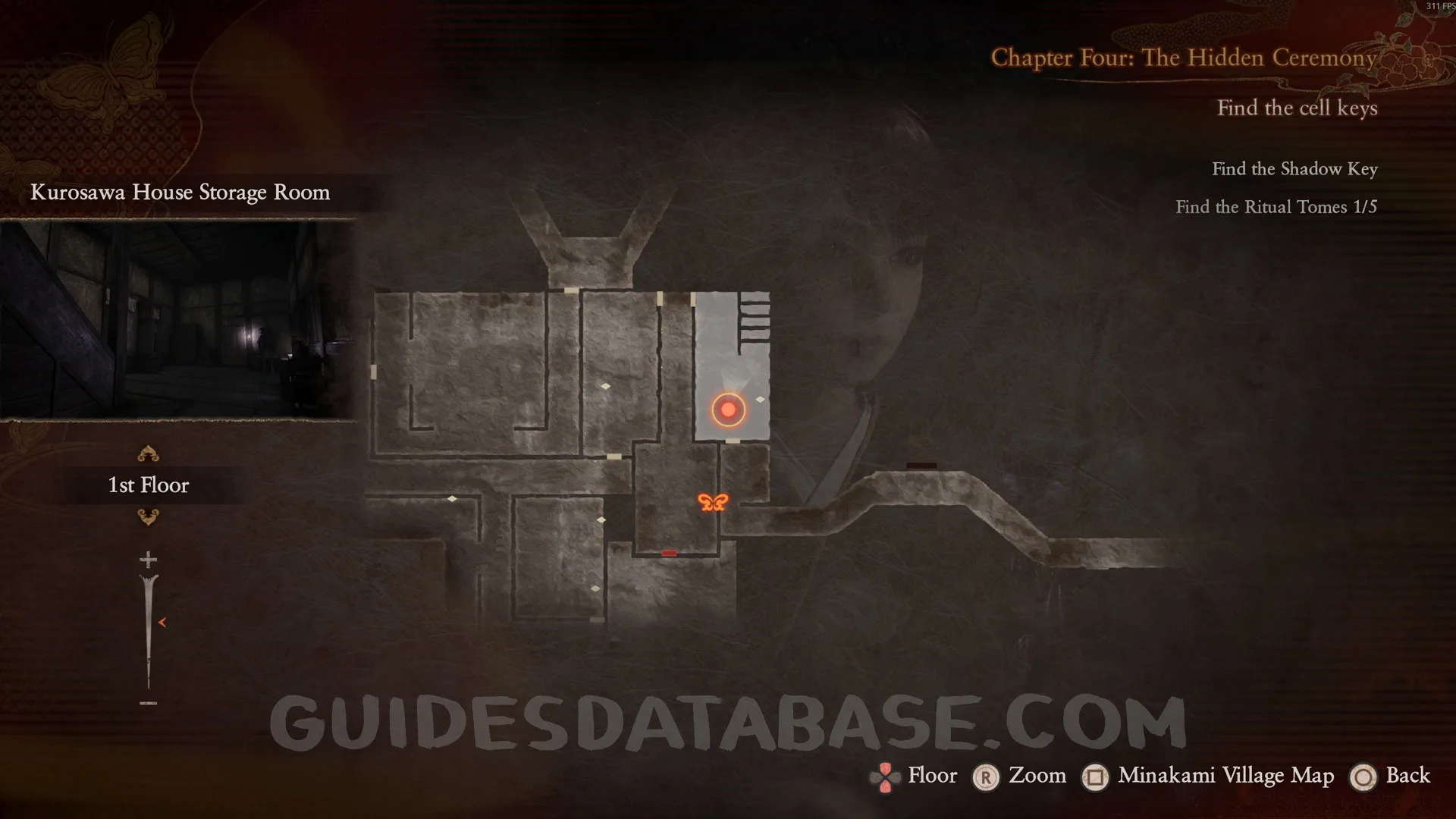Click the red pointer on the zoom slider
This screenshot has height=819, width=1456.
point(162,623)
